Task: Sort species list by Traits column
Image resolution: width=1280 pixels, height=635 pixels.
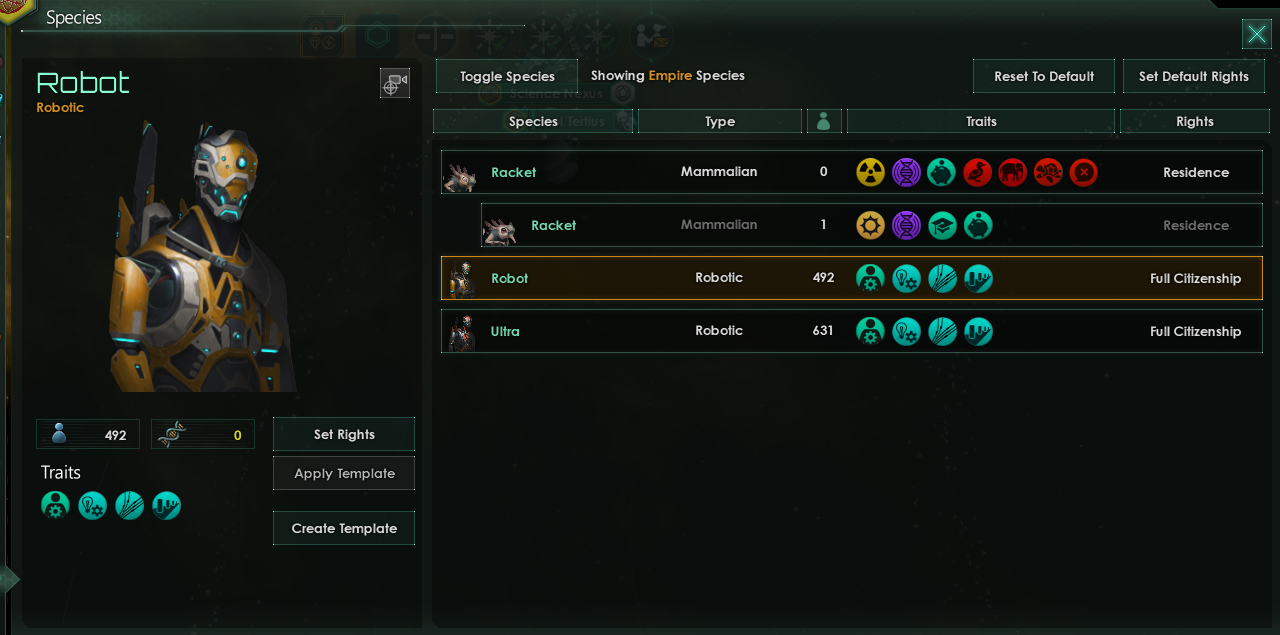Action: [x=980, y=122]
